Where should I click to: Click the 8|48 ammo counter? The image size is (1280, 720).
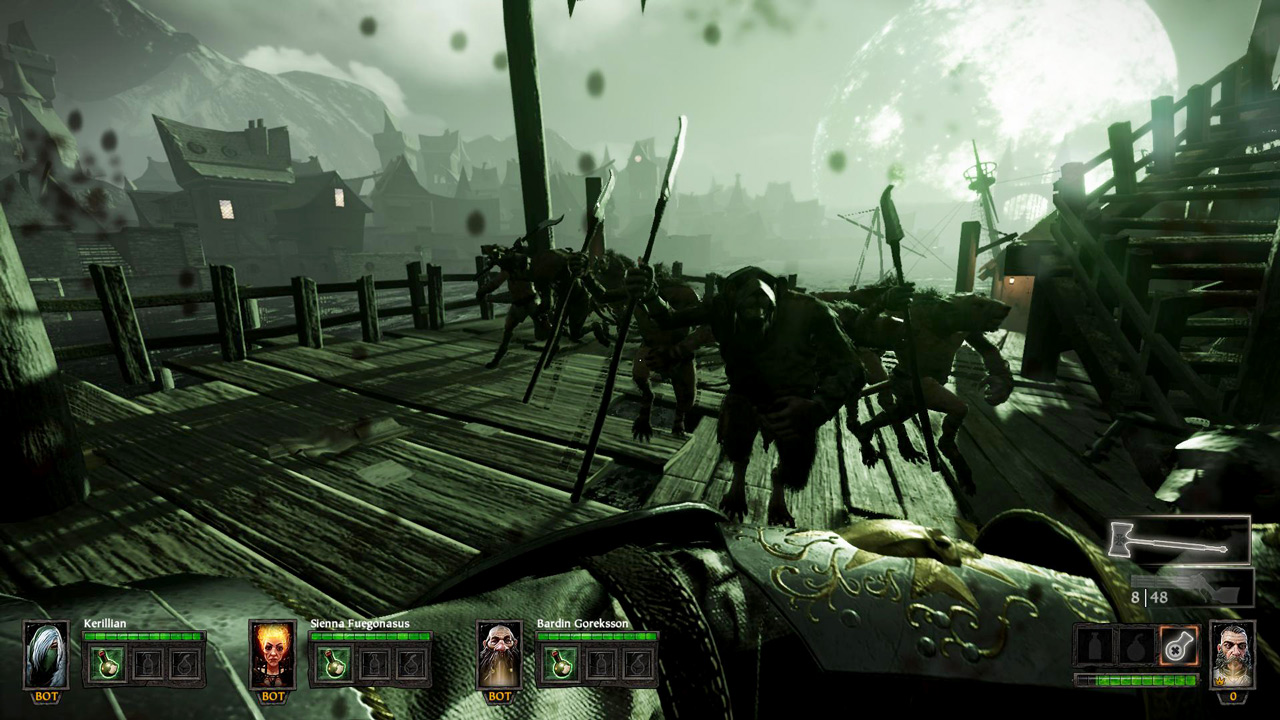[1150, 596]
